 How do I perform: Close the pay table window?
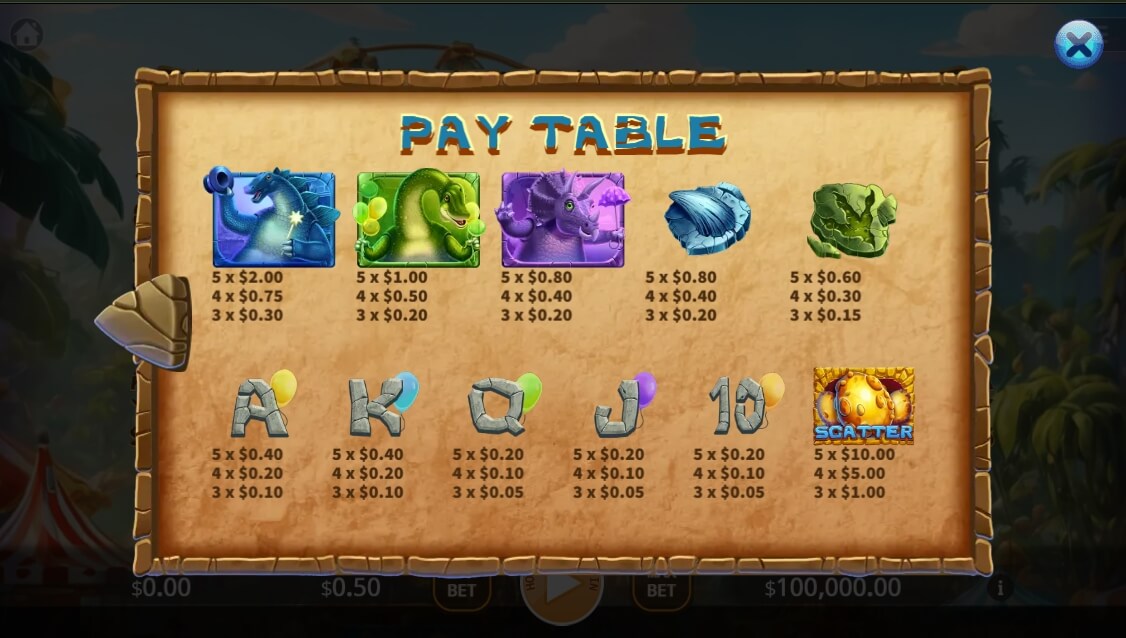coord(1078,44)
